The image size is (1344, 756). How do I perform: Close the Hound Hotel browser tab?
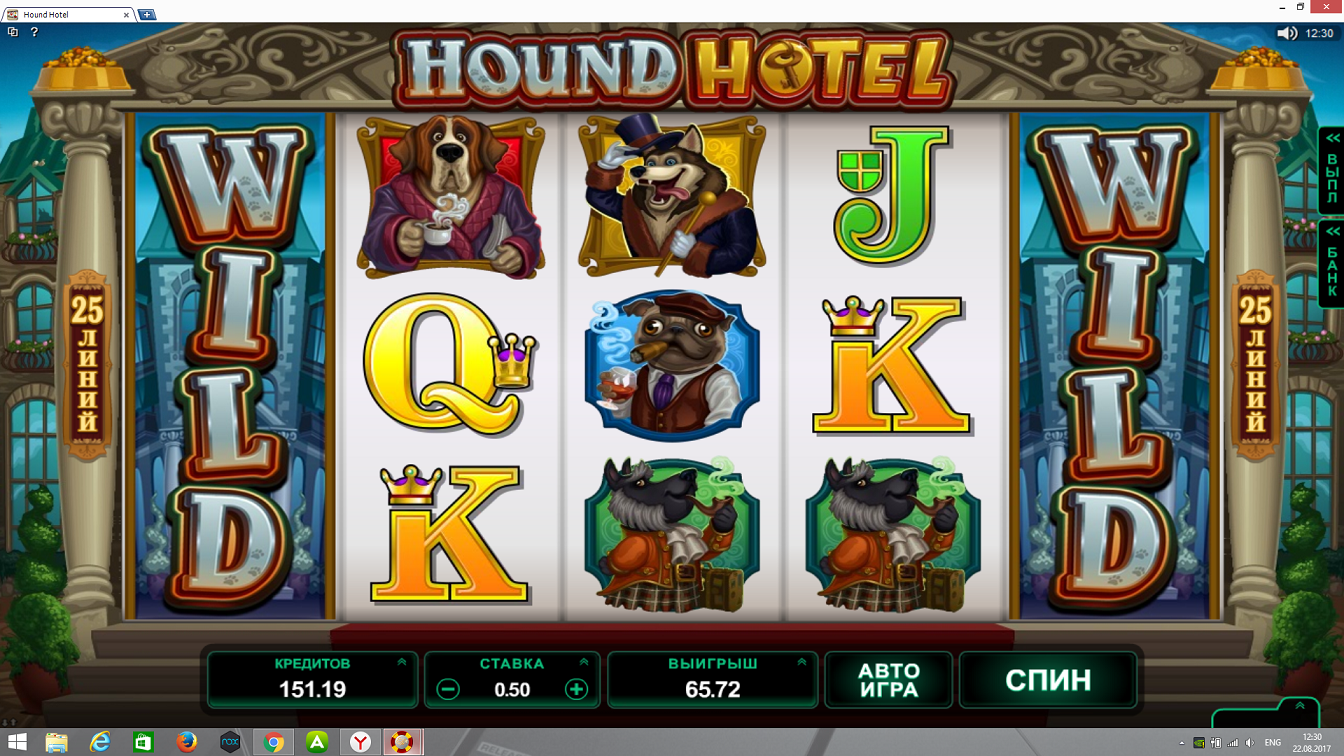[127, 15]
